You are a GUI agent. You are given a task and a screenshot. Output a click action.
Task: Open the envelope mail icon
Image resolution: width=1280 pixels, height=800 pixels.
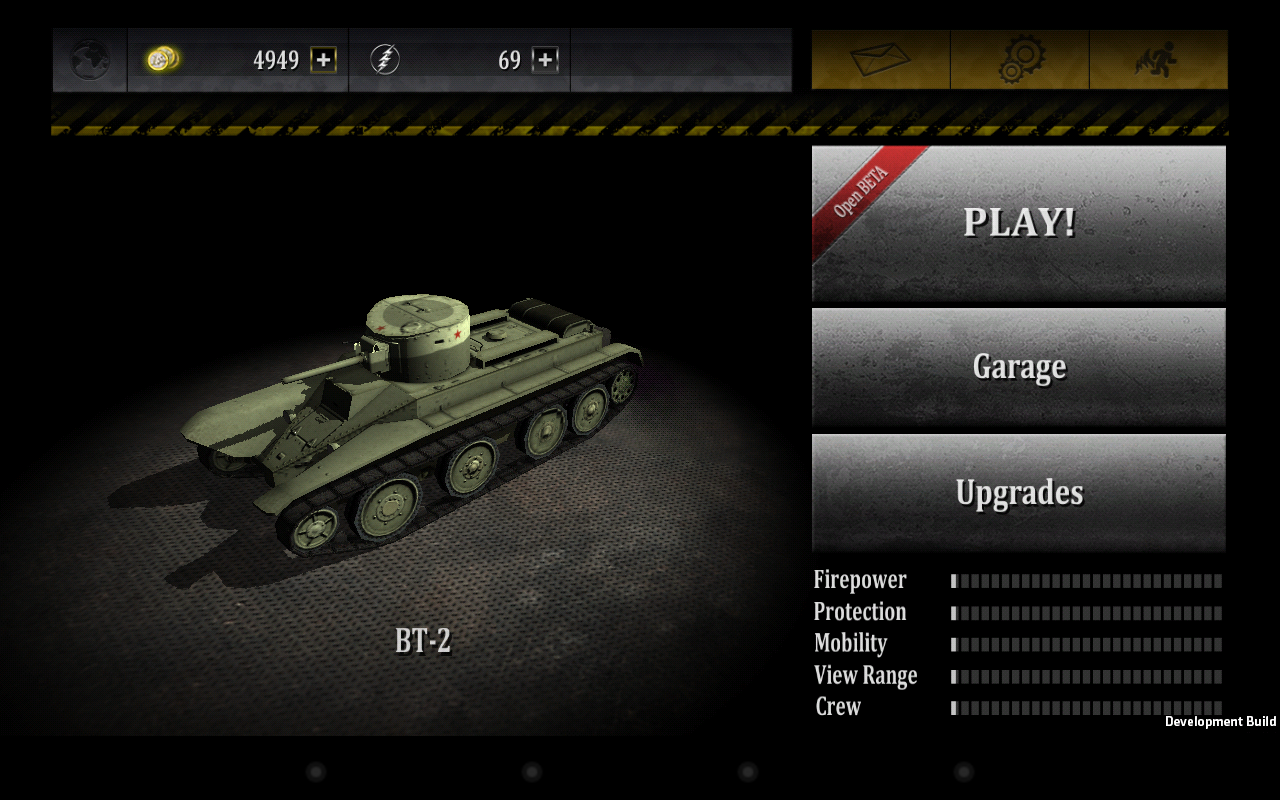pos(880,60)
